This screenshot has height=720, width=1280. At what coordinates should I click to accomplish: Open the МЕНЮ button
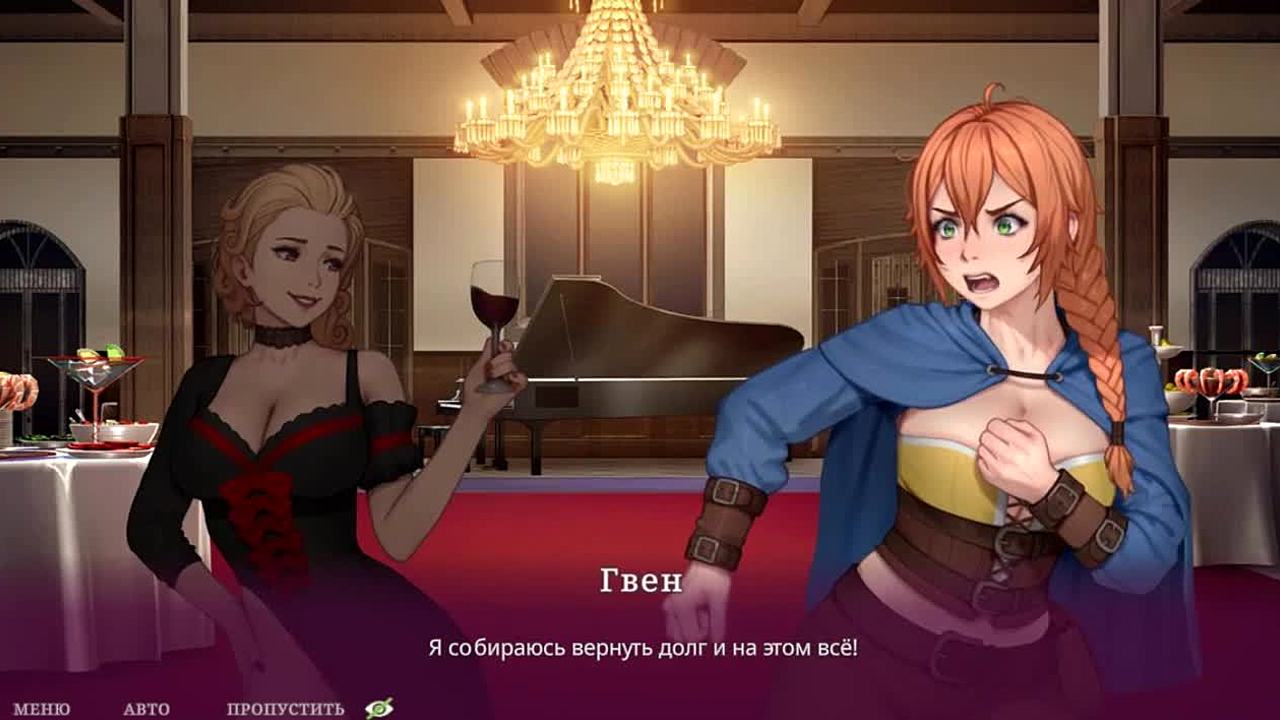click(x=41, y=709)
